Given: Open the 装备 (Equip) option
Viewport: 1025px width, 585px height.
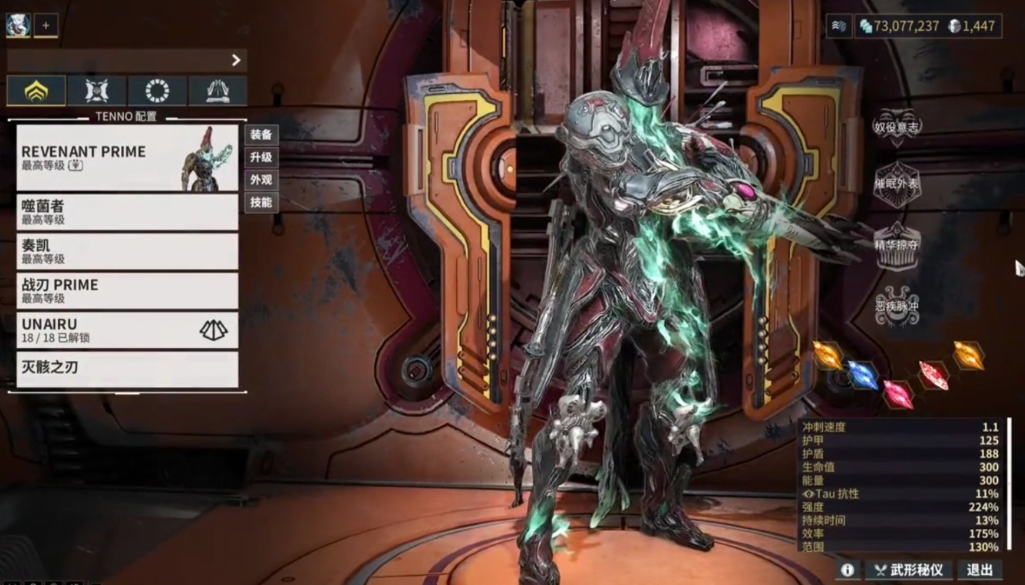Looking at the screenshot, I should [x=261, y=134].
